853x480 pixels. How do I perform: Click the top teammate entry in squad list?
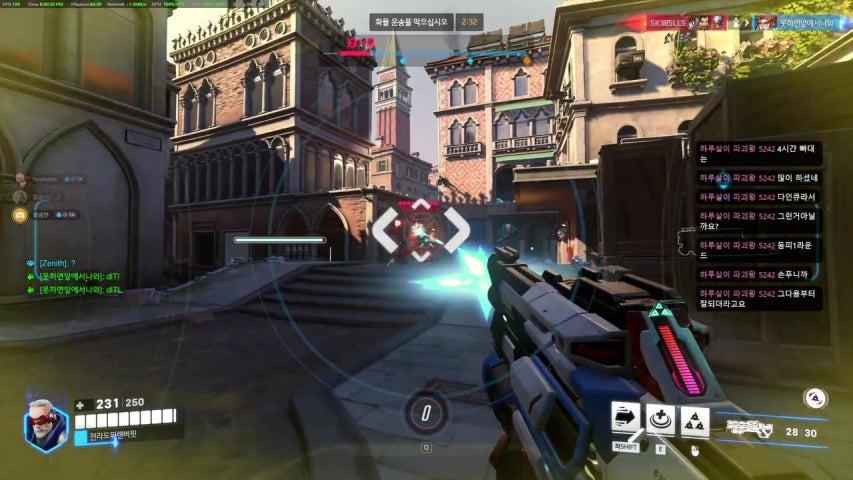click(20, 179)
